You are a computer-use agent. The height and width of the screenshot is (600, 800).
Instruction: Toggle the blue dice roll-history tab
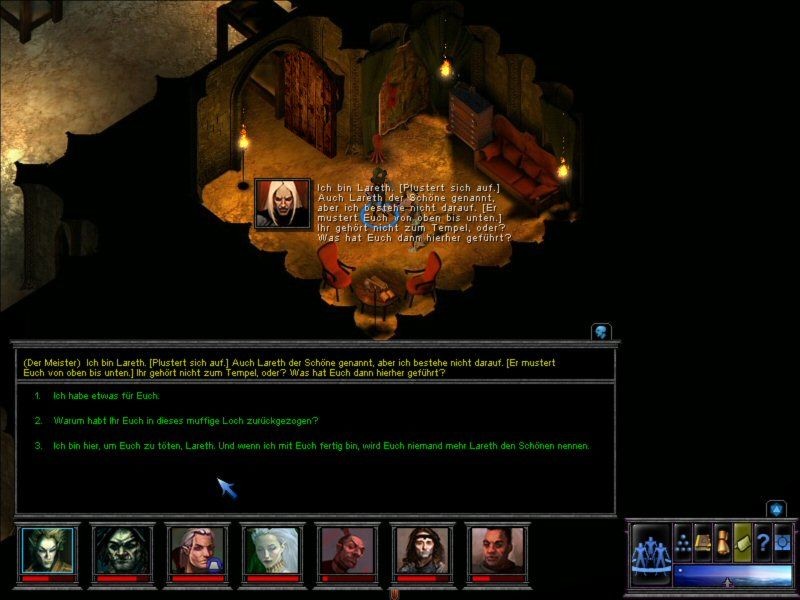pos(777,509)
